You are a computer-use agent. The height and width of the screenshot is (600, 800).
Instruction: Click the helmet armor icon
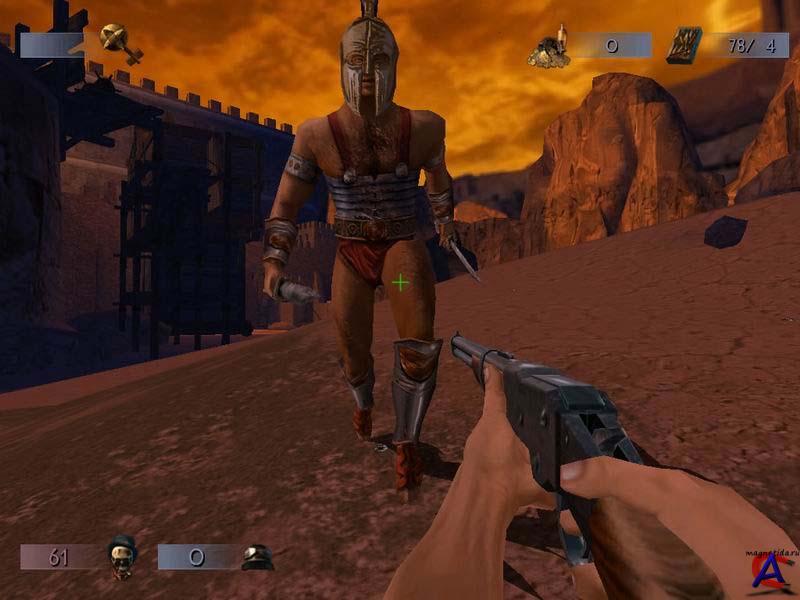coord(257,557)
